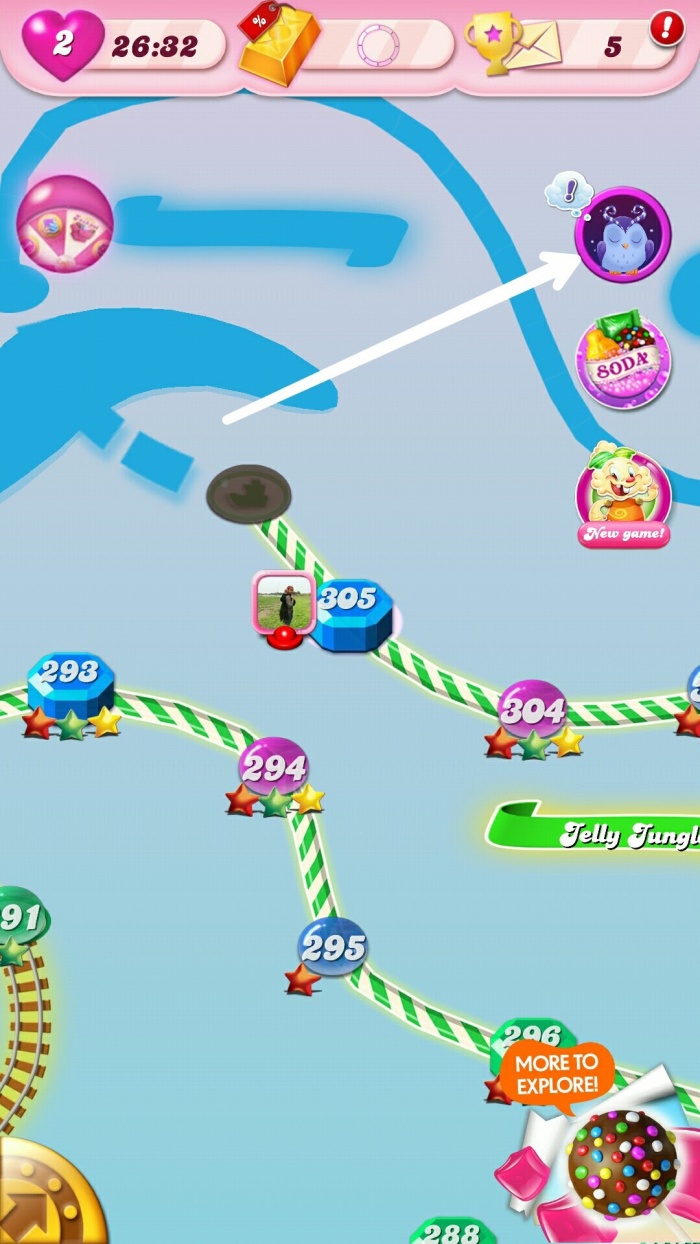
Task: Select level 305
Action: coord(350,612)
